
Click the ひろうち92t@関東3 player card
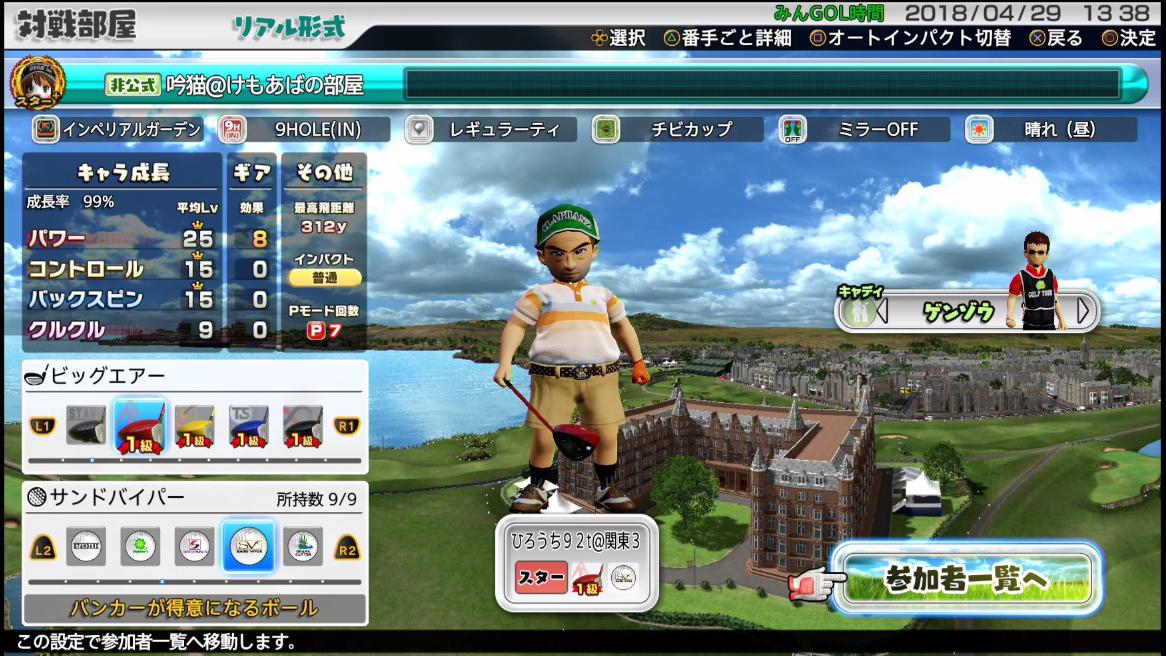click(x=577, y=562)
